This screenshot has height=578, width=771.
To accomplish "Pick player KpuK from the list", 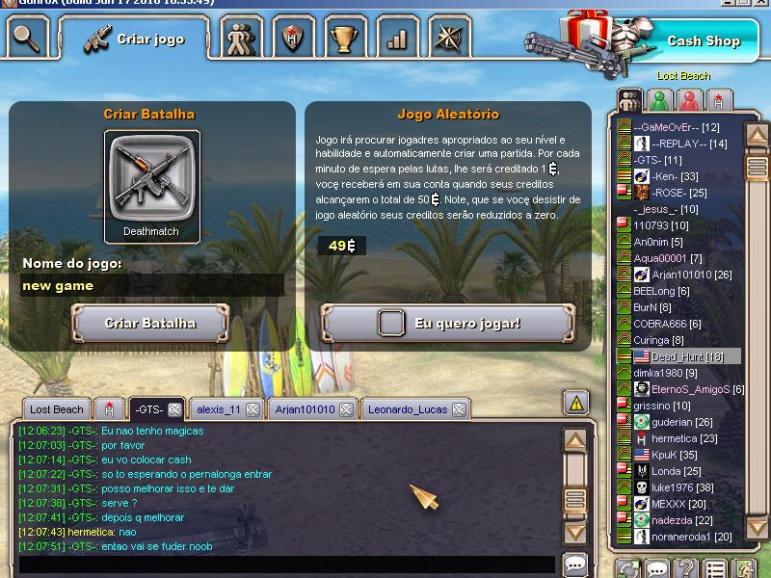I will [665, 454].
